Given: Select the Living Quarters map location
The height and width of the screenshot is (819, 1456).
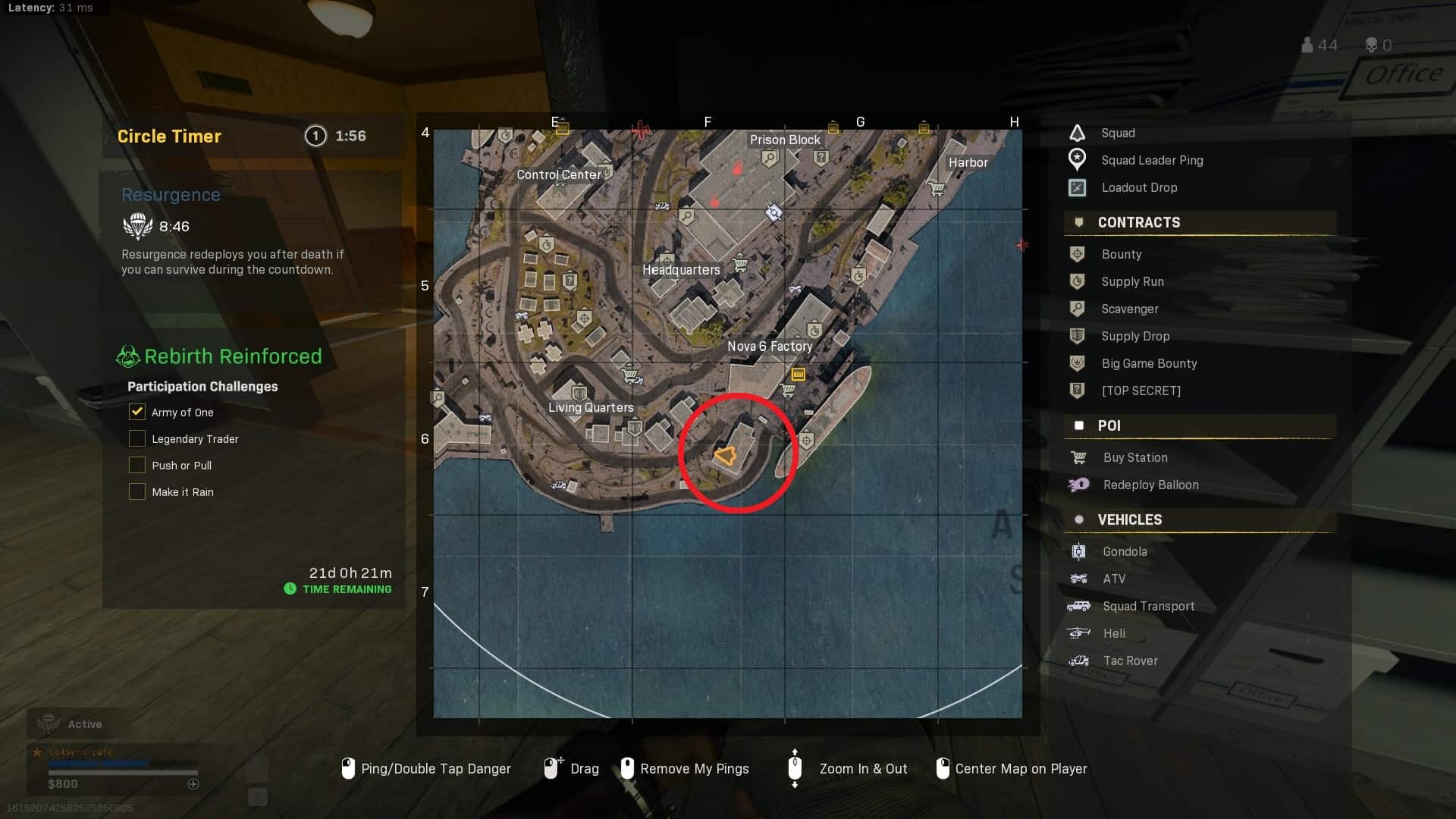Looking at the screenshot, I should point(591,408).
